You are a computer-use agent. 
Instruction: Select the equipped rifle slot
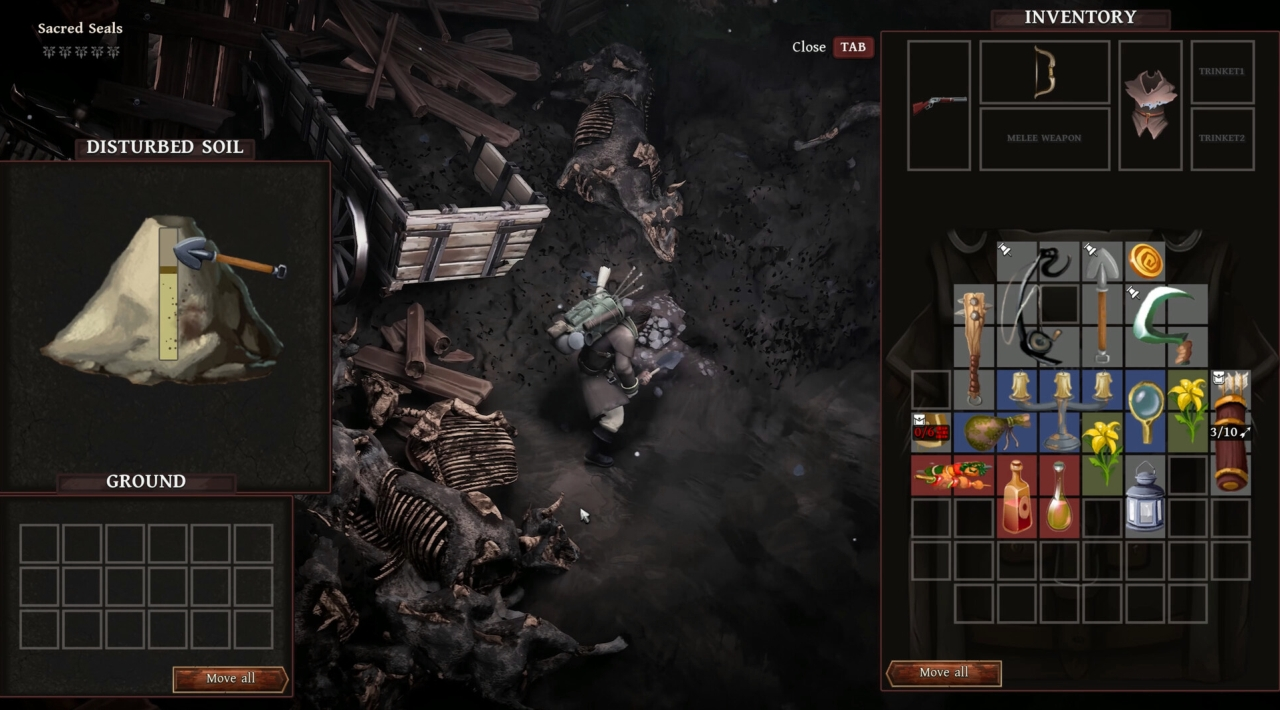click(x=939, y=104)
